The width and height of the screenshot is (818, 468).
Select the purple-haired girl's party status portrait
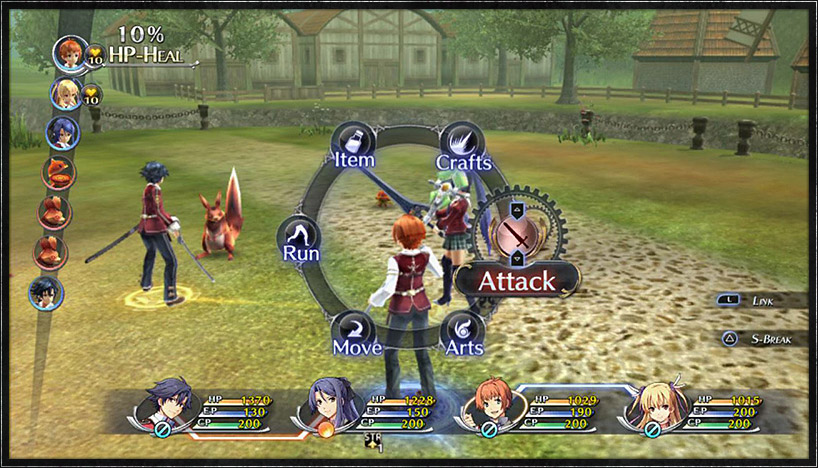pos(334,404)
